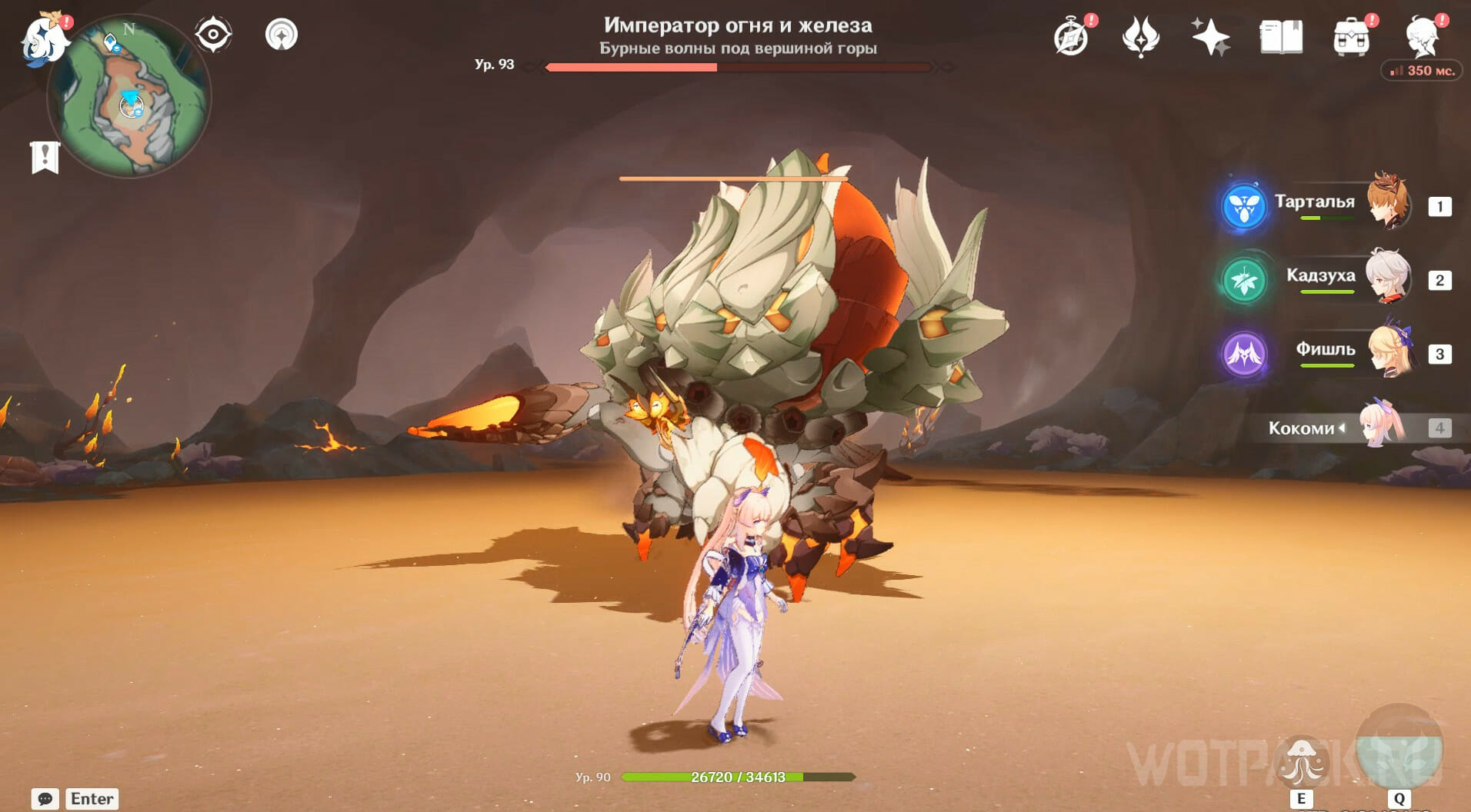Toggle the eye-shaped elemental sight icon
The width and height of the screenshot is (1471, 812).
(x=212, y=35)
